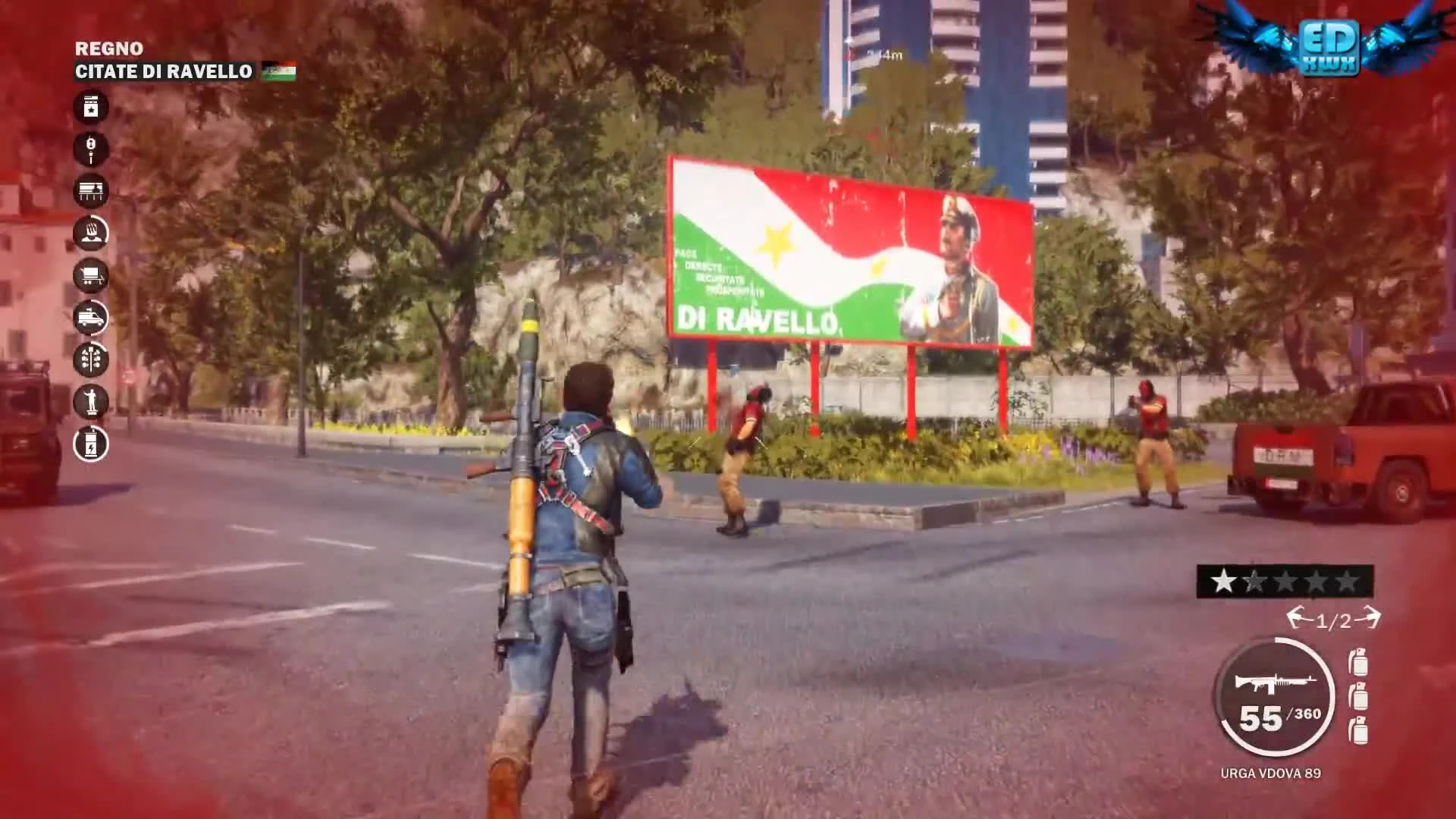Select the propaganda van objective icon
This screenshot has width=1456, height=819.
pyautogui.click(x=91, y=319)
